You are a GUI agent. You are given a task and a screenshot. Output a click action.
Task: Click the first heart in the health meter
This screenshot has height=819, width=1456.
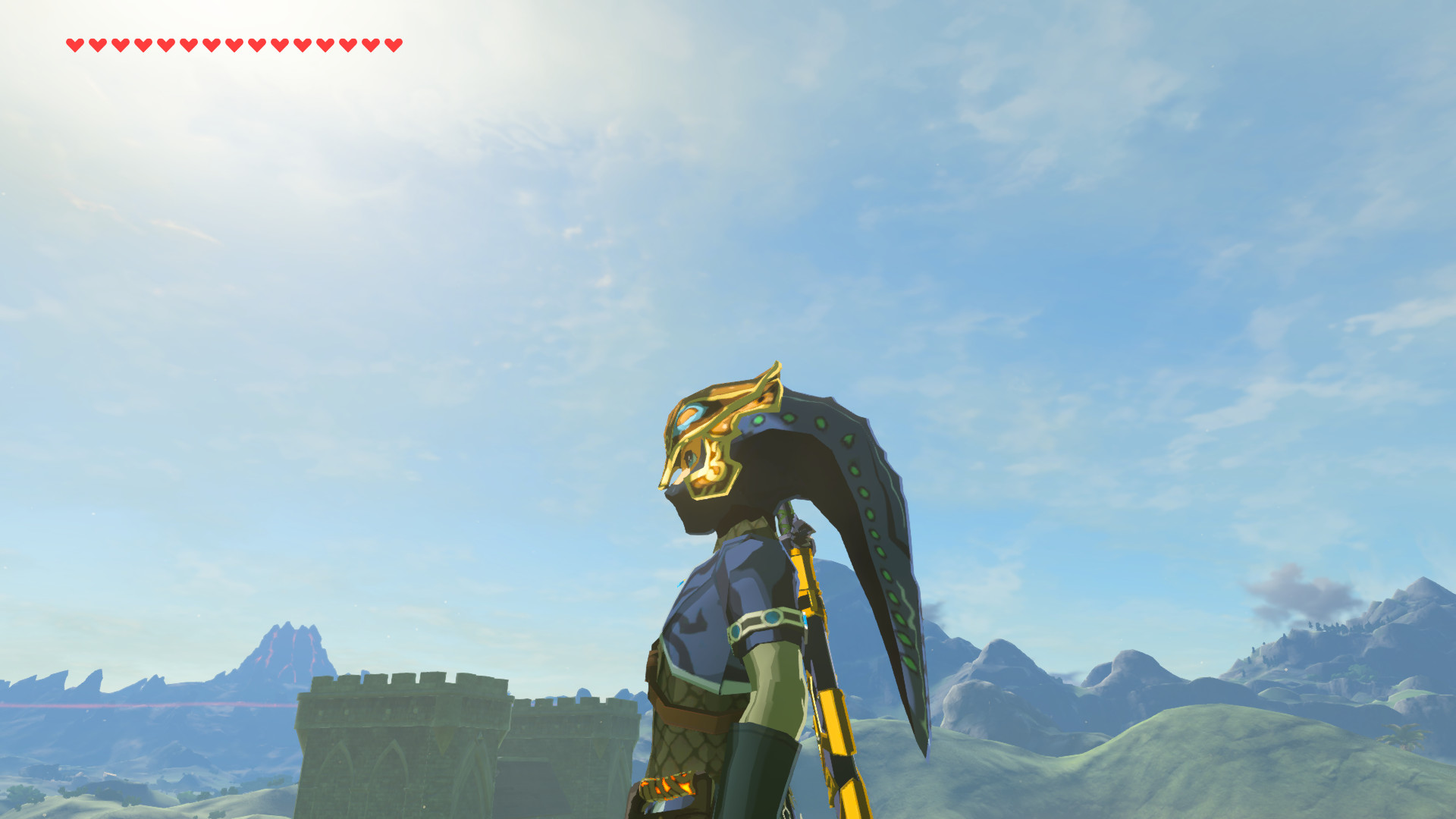[74, 44]
